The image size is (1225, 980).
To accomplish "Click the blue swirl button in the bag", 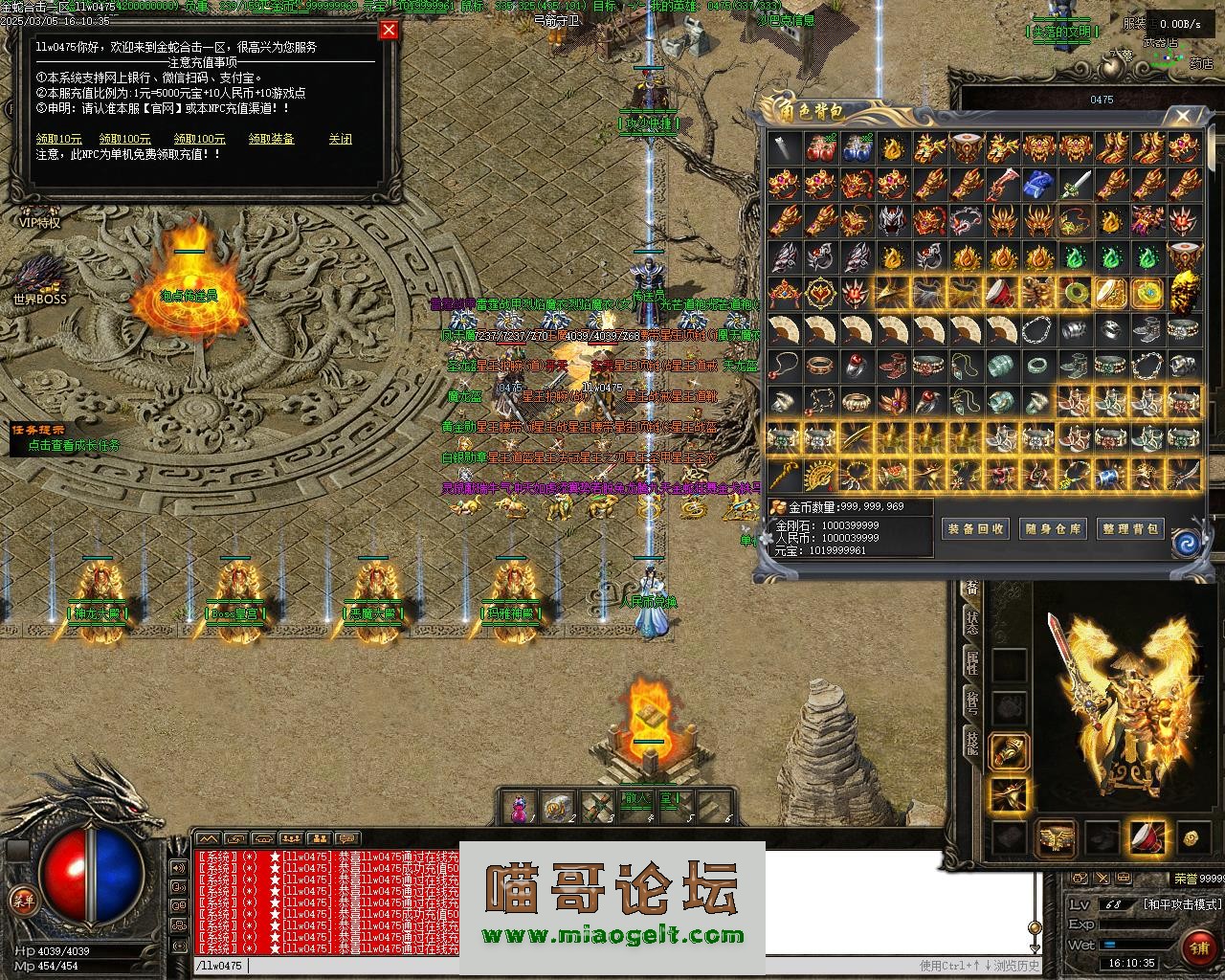I will point(1187,543).
